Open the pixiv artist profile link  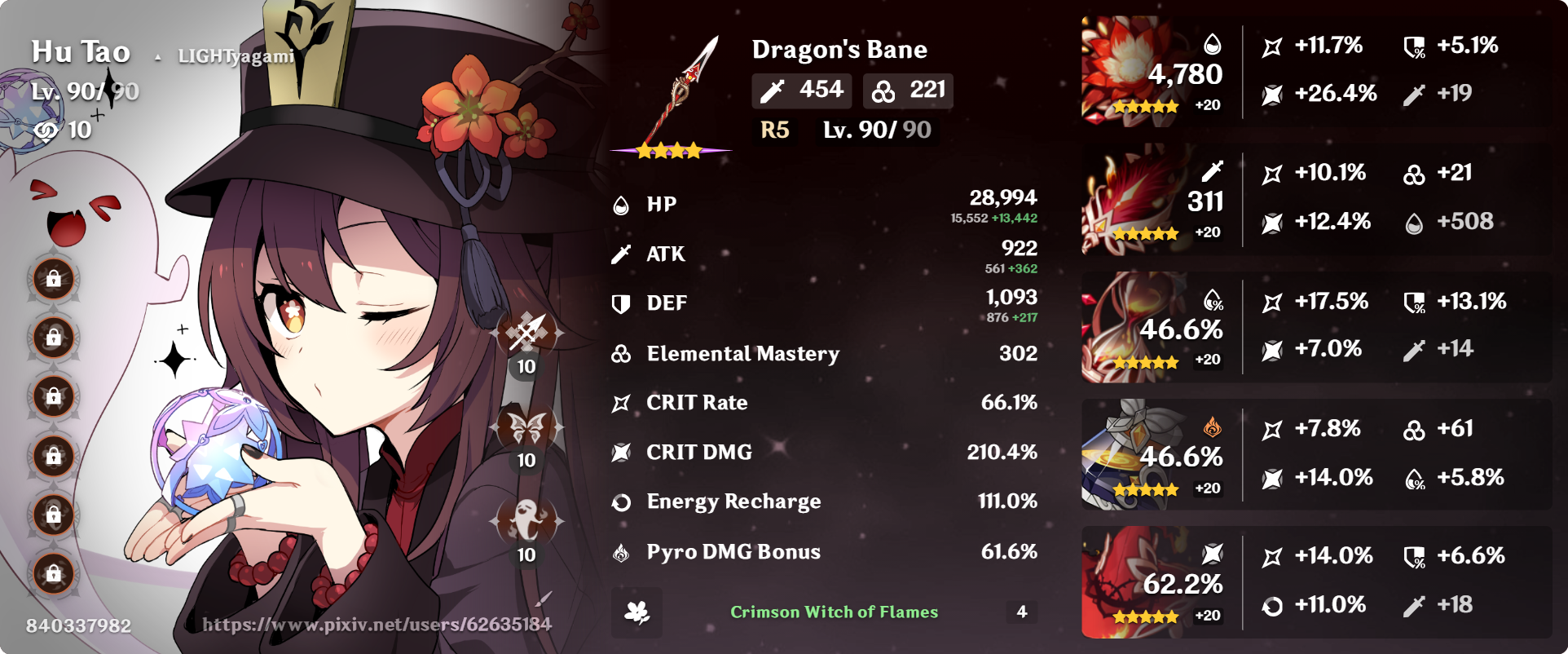(x=377, y=627)
